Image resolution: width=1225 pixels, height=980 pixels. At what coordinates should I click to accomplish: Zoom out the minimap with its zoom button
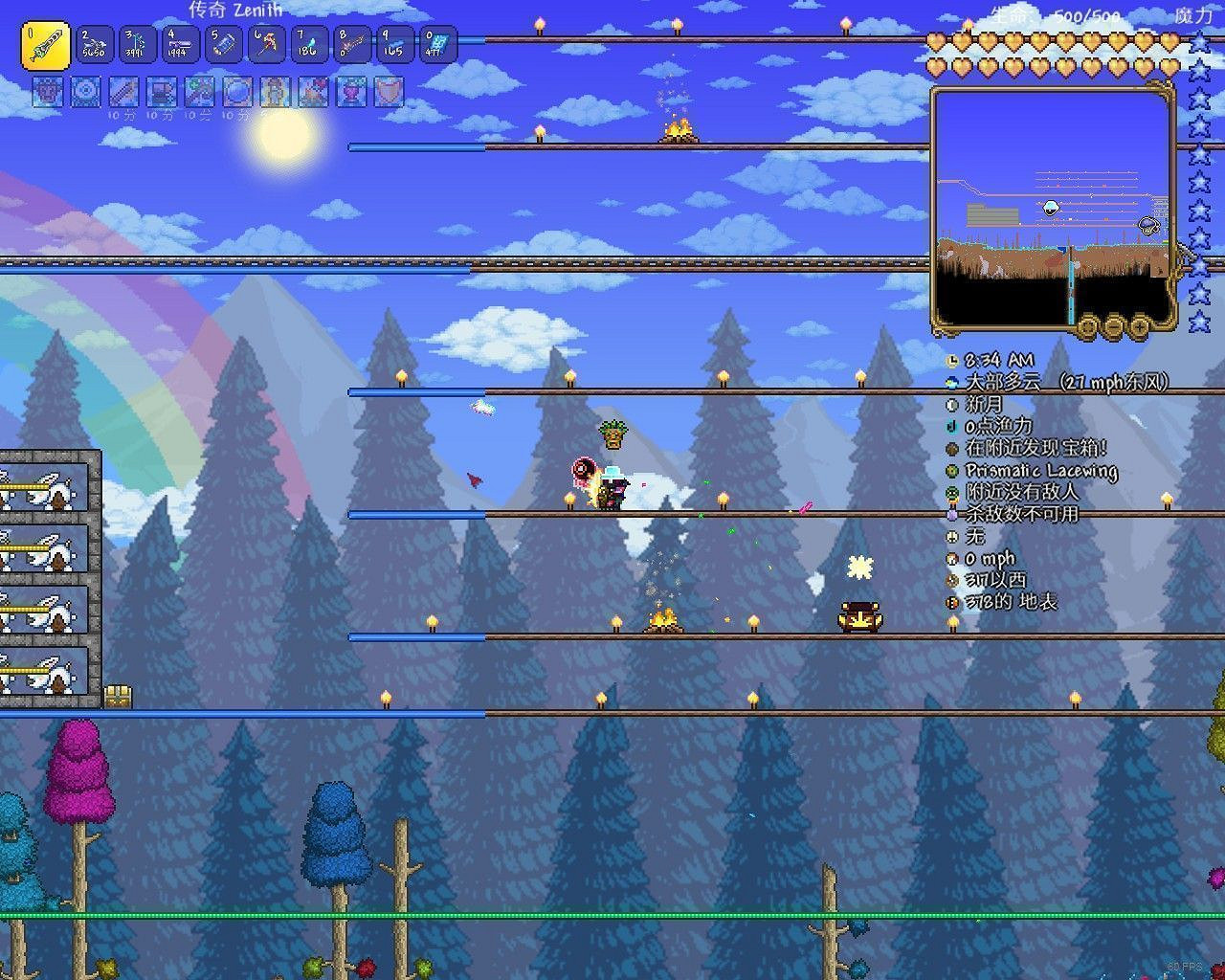pos(1113,326)
